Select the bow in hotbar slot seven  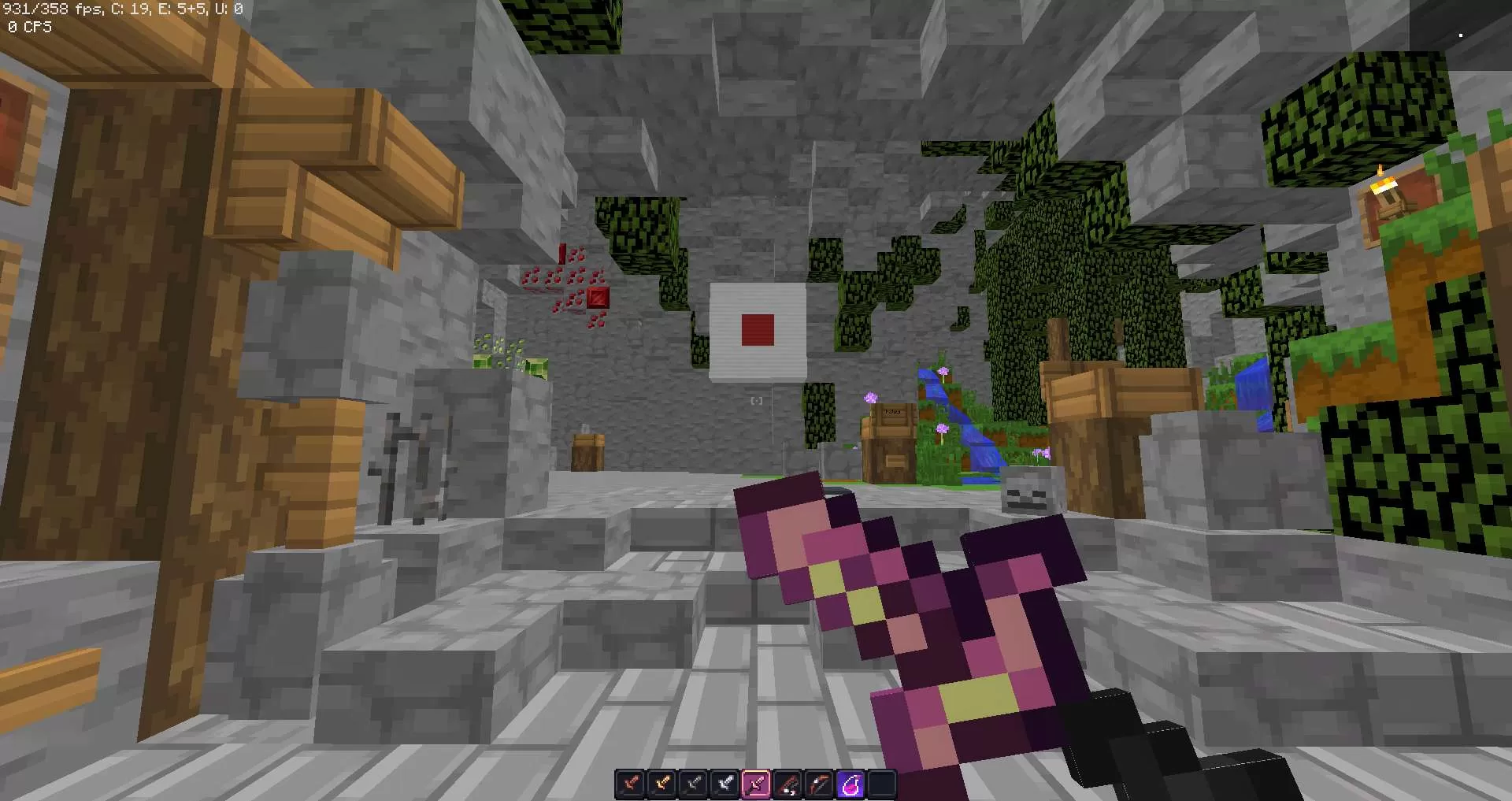point(819,781)
